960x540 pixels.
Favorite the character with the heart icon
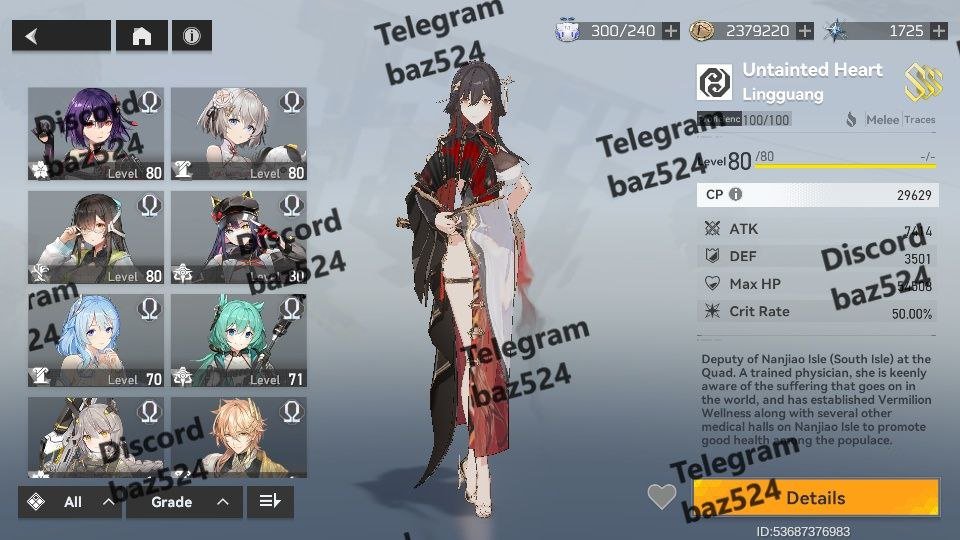(661, 496)
